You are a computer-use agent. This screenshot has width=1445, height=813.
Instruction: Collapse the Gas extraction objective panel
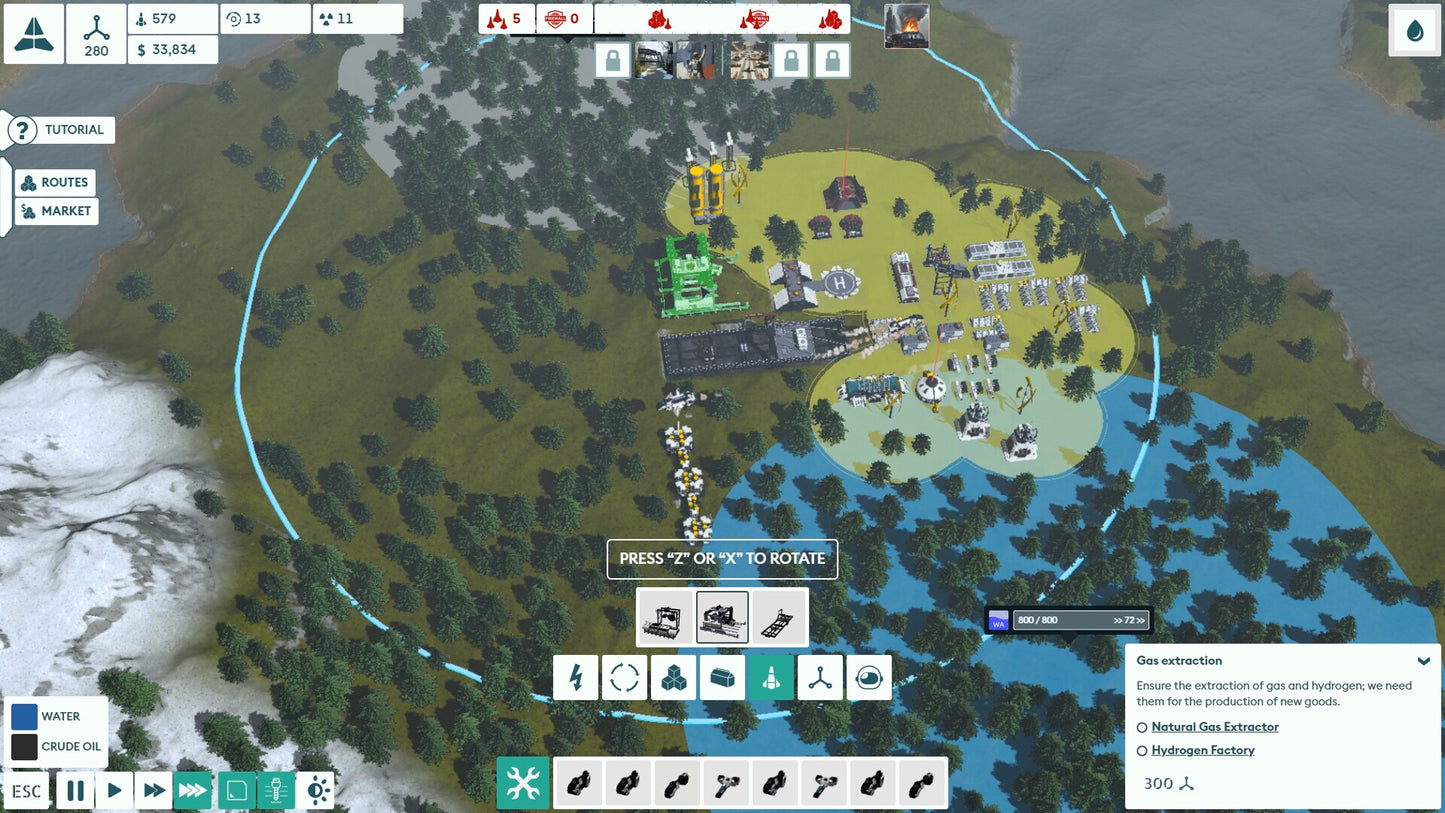point(1423,661)
